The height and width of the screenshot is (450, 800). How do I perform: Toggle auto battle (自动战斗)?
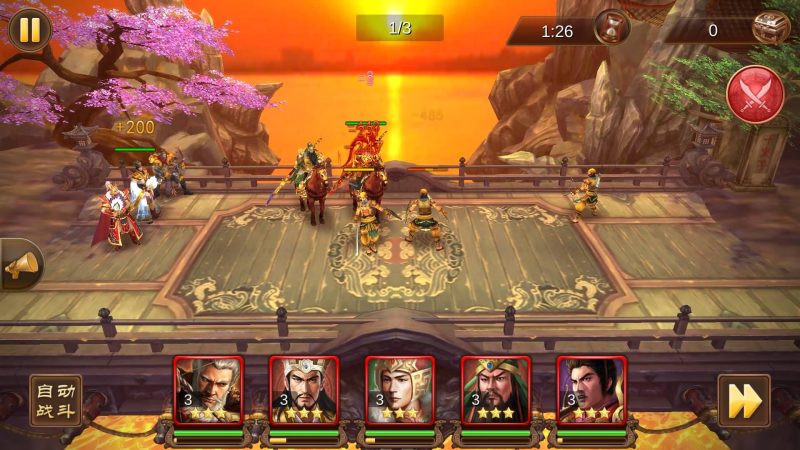pos(55,400)
